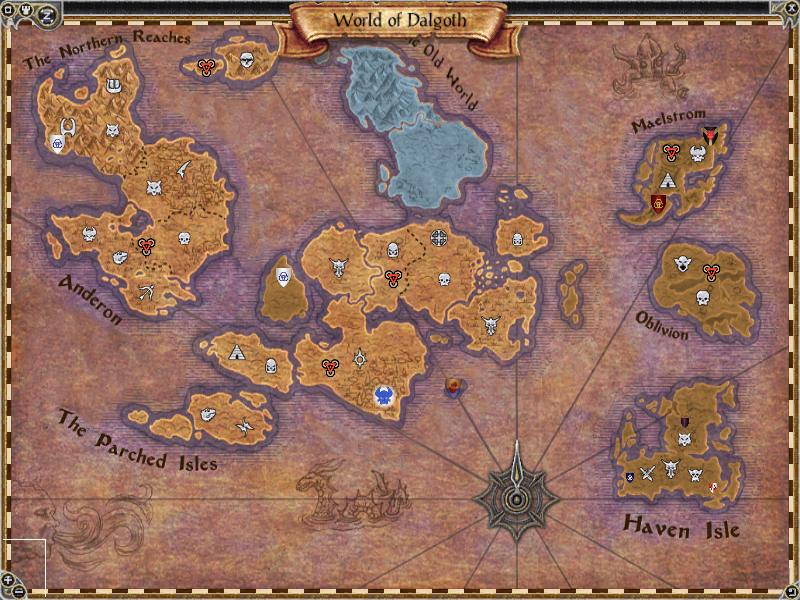Select the bow marker in Anderon
The image size is (800, 600).
(x=148, y=291)
